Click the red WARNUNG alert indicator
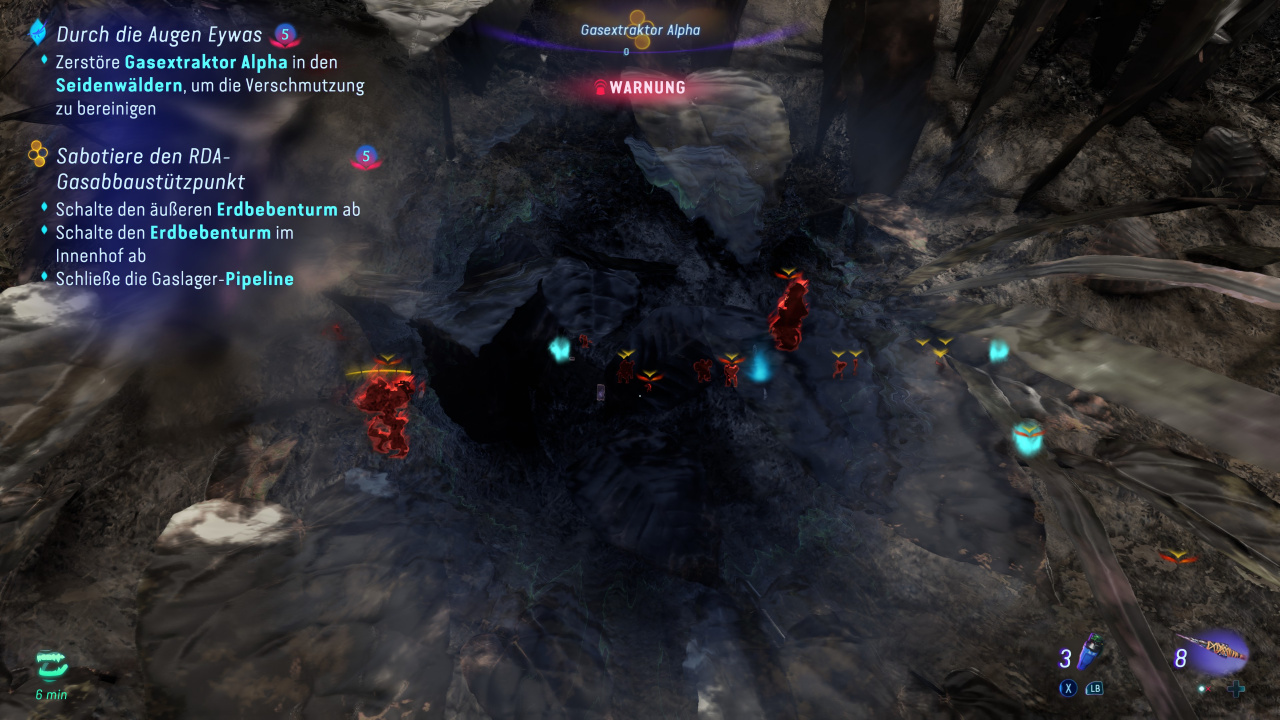Screen dimensions: 1280x720 tap(640, 88)
